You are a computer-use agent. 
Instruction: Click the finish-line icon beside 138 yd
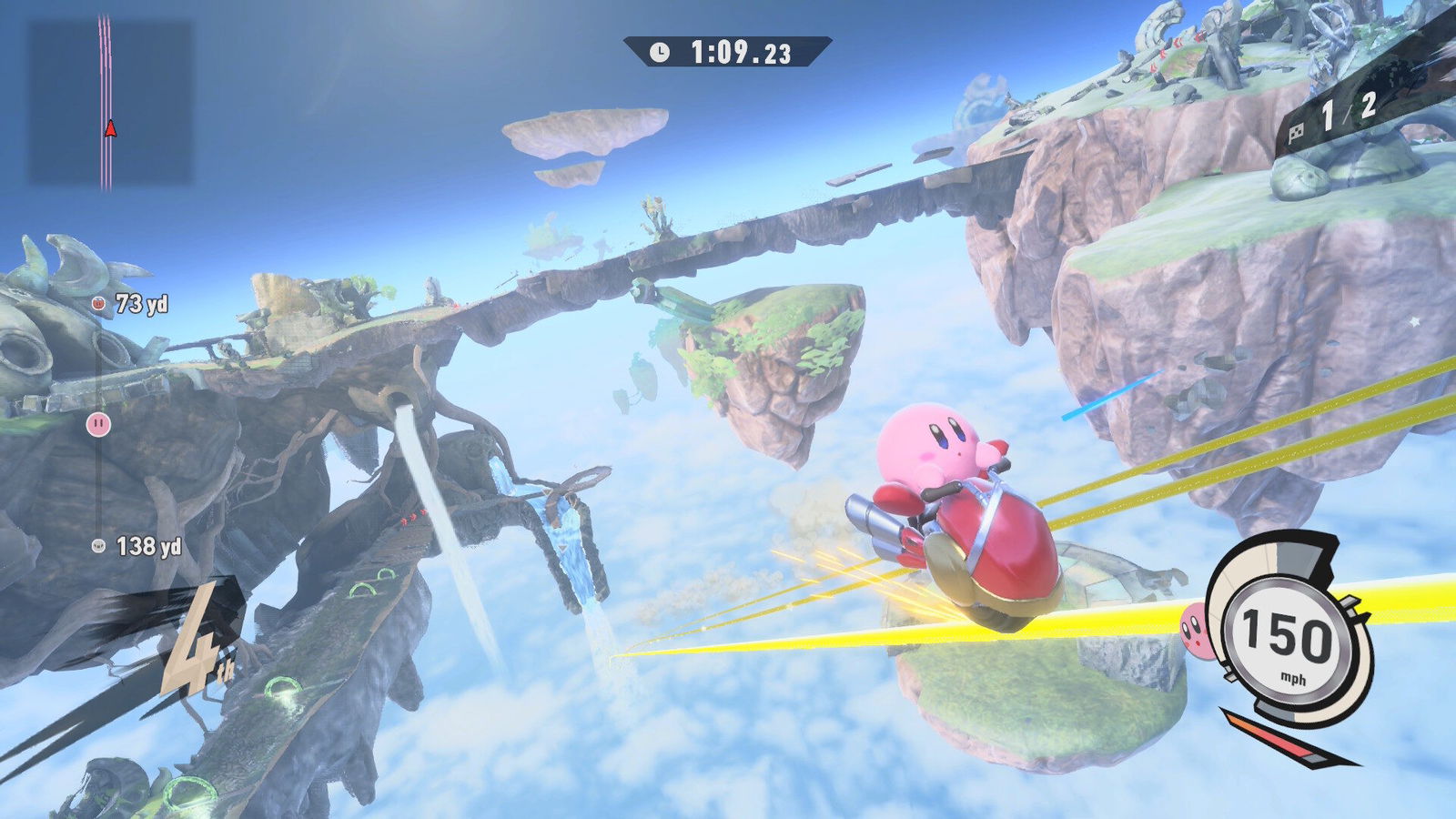96,546
